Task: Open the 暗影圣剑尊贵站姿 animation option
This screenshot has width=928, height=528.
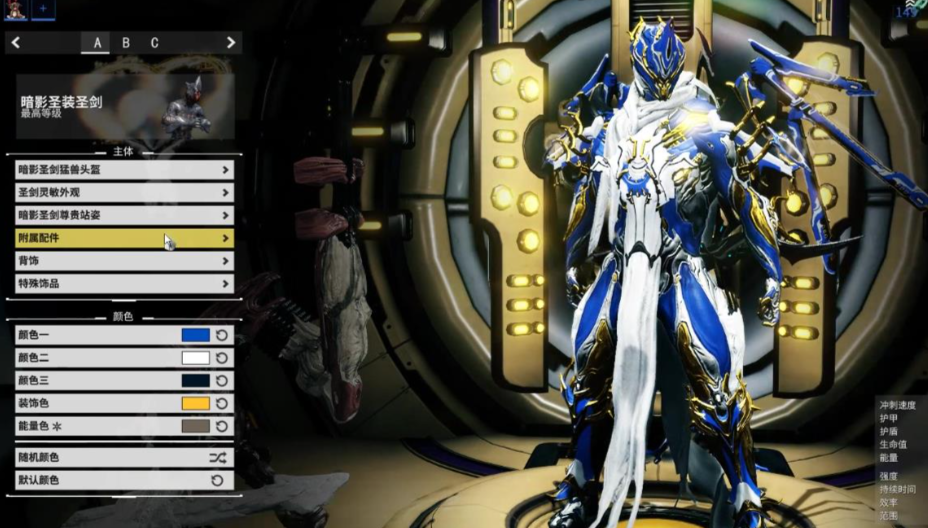Action: click(x=124, y=215)
